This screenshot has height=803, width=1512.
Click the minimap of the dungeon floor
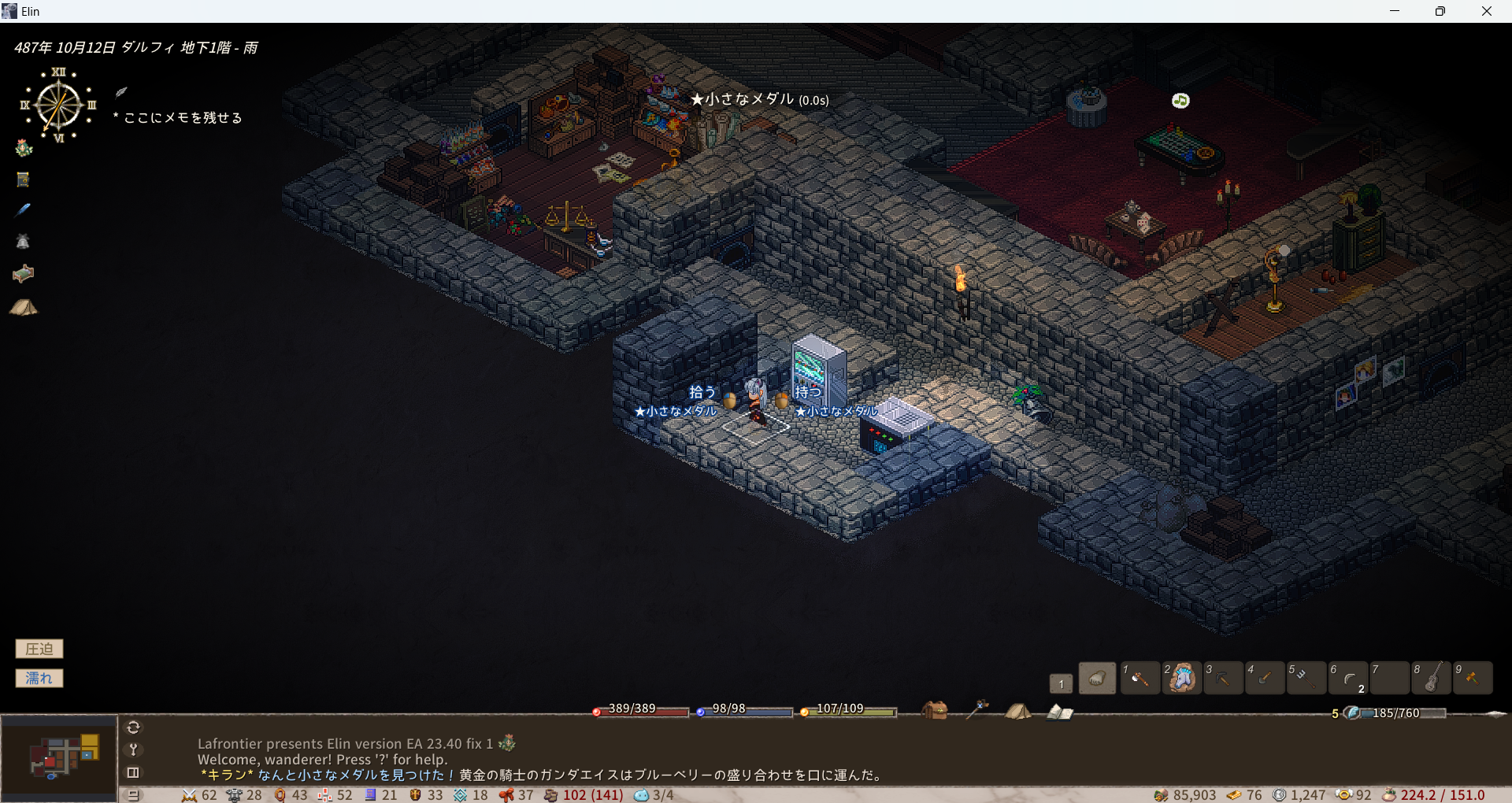click(59, 757)
